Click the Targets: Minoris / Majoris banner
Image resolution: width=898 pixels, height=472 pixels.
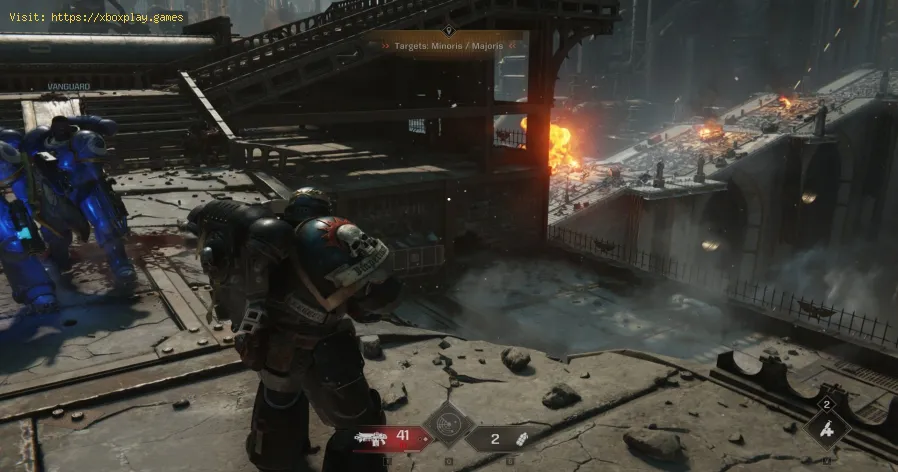coord(446,47)
